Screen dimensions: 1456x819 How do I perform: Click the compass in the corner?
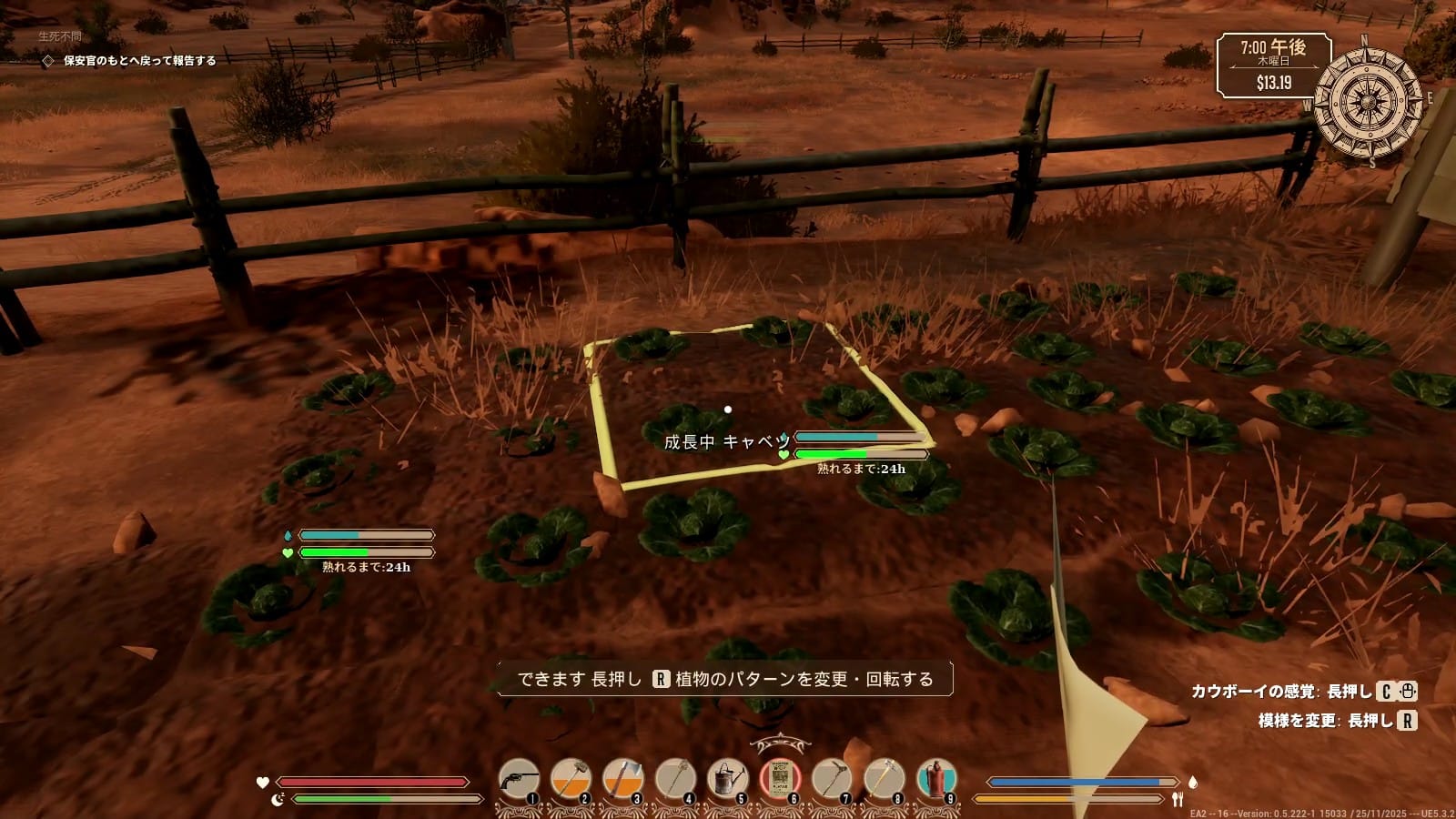[x=1368, y=102]
